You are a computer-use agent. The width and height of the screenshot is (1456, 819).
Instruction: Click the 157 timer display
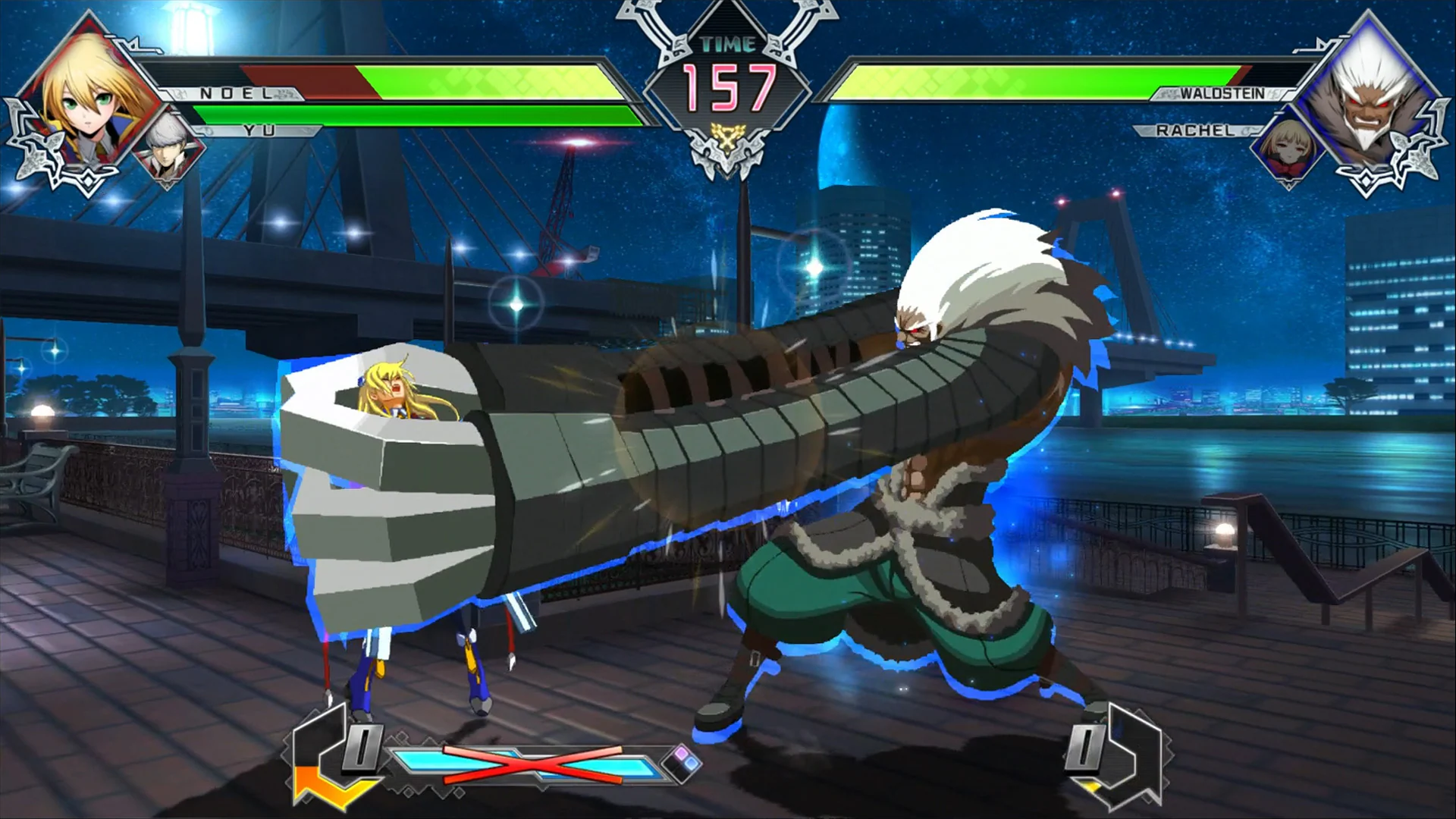(726, 91)
